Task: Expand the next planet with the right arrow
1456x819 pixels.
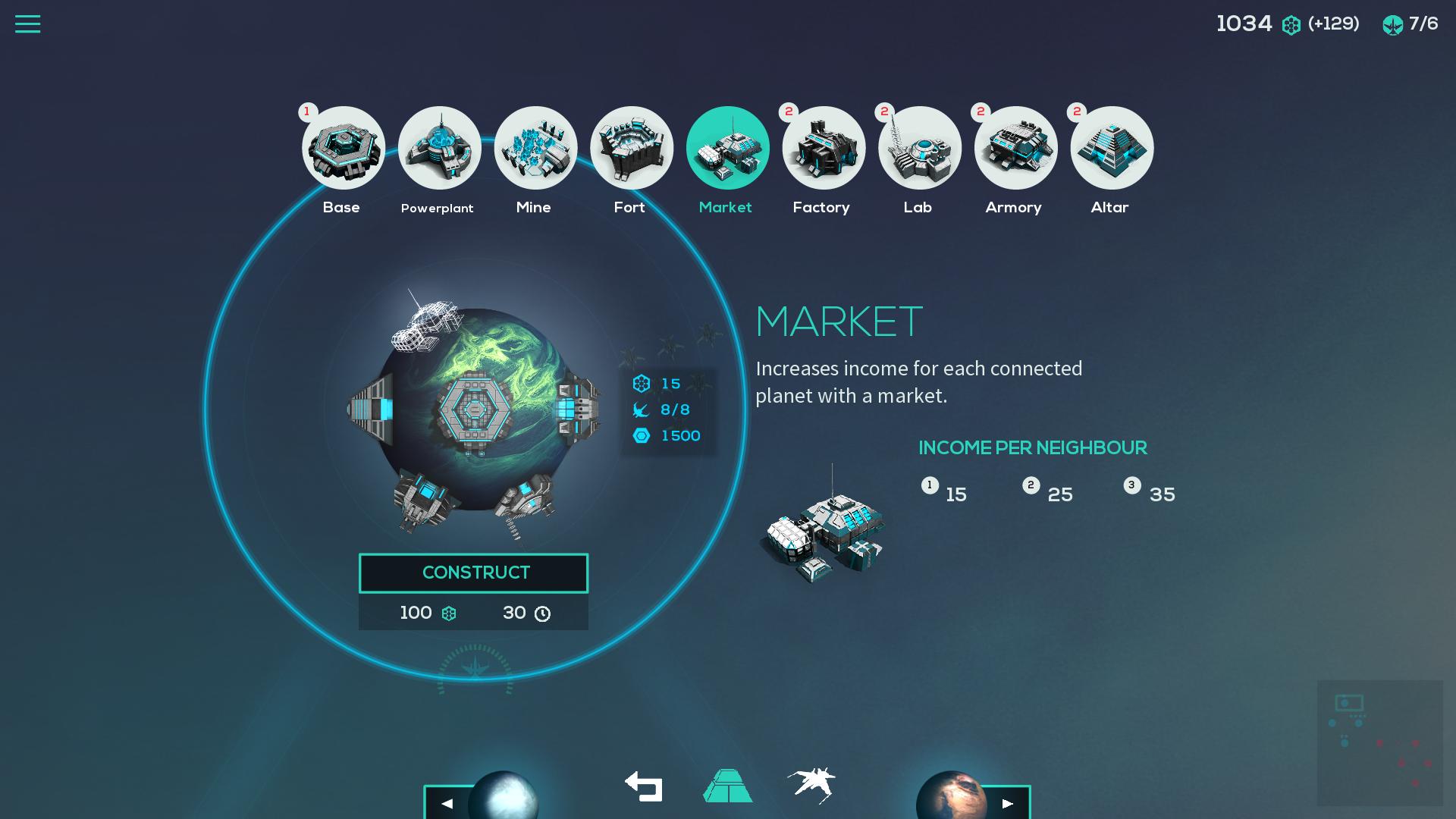Action: pos(1009,802)
